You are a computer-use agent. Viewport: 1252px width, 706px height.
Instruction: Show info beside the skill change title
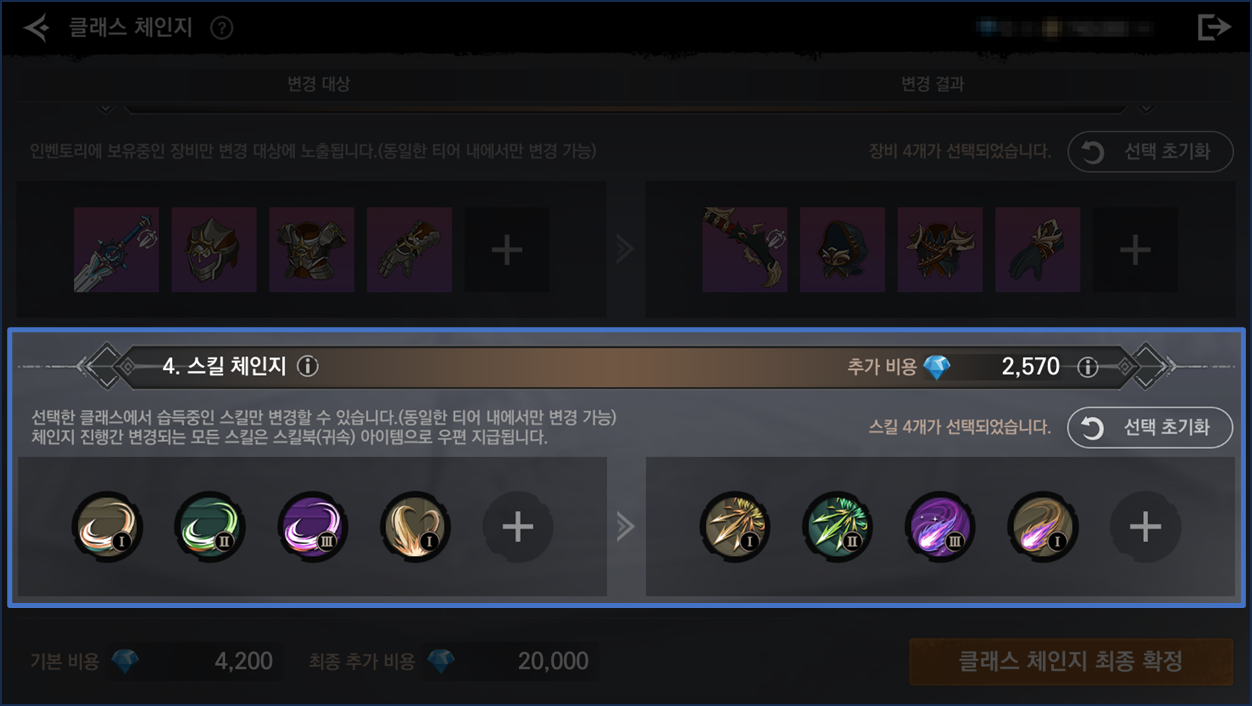(308, 367)
